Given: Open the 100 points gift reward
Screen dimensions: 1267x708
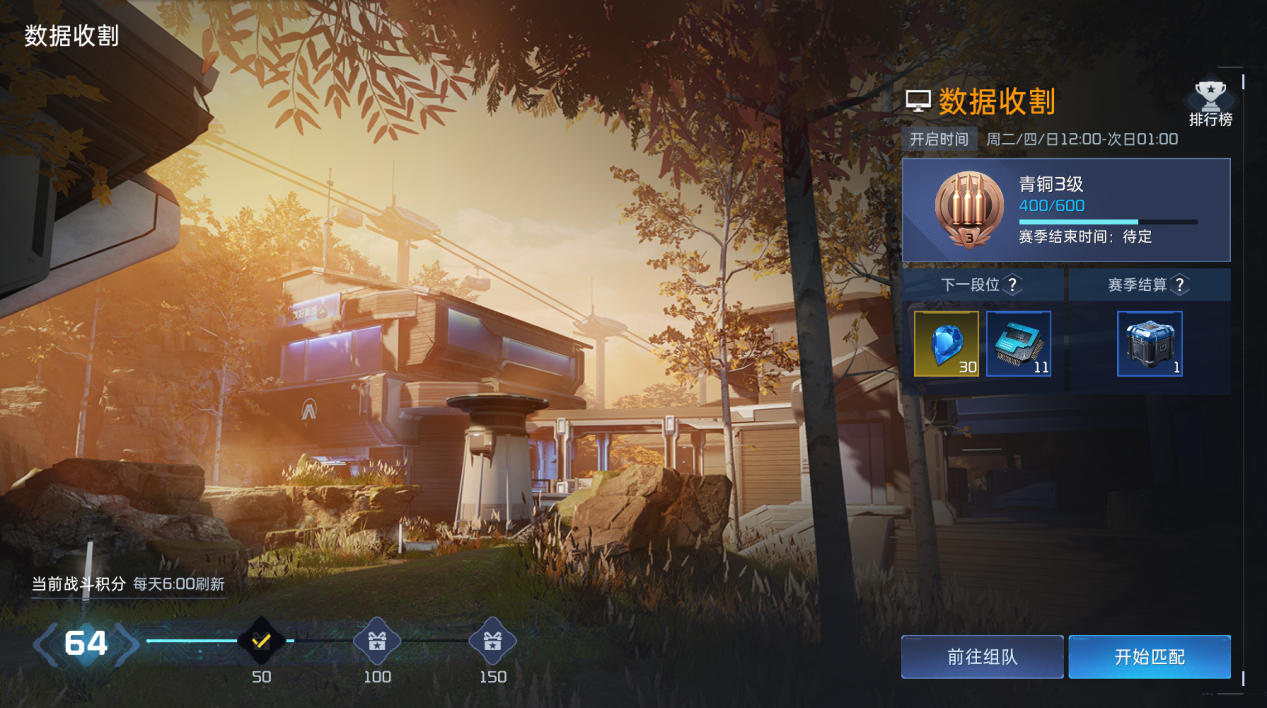Looking at the screenshot, I should [x=377, y=641].
